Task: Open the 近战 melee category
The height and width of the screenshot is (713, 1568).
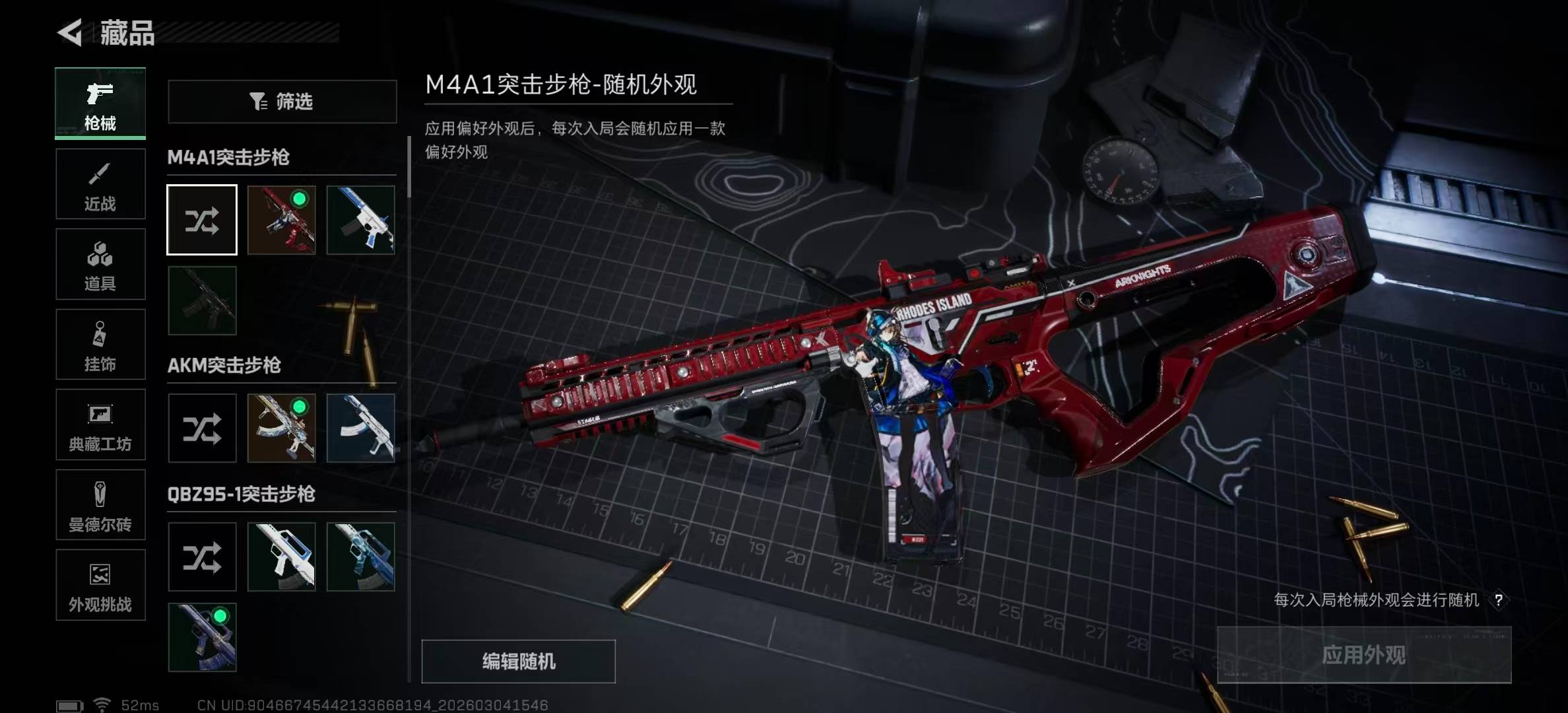Action: click(100, 184)
